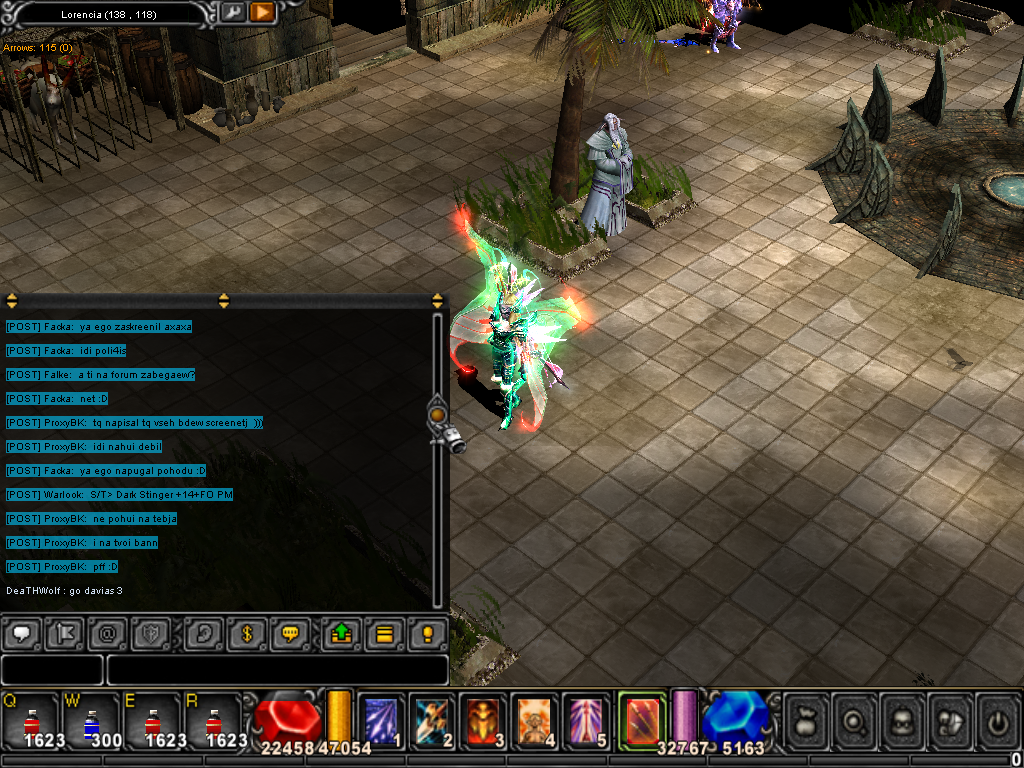The width and height of the screenshot is (1024, 768).
Task: Activate skill slot 2 arrow ability
Action: 434,718
